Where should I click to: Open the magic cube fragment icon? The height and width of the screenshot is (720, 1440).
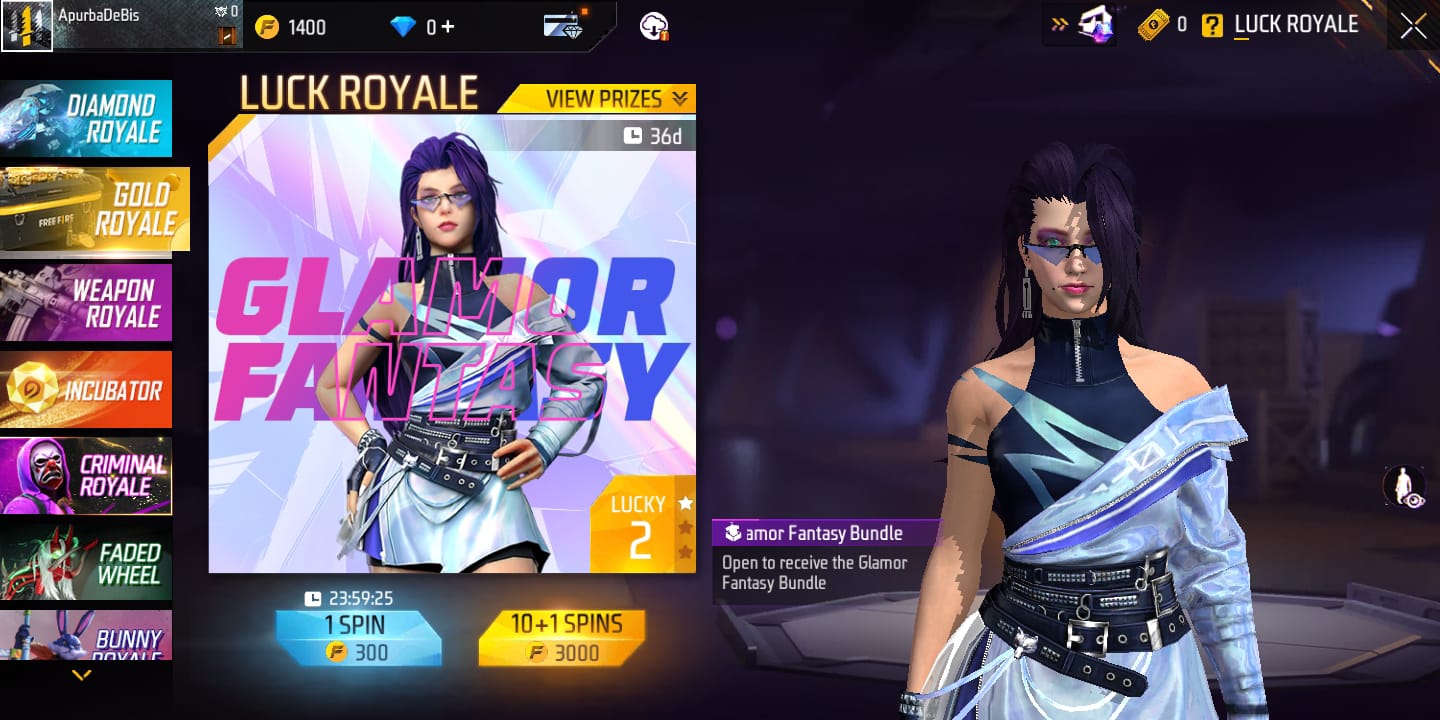click(1096, 26)
